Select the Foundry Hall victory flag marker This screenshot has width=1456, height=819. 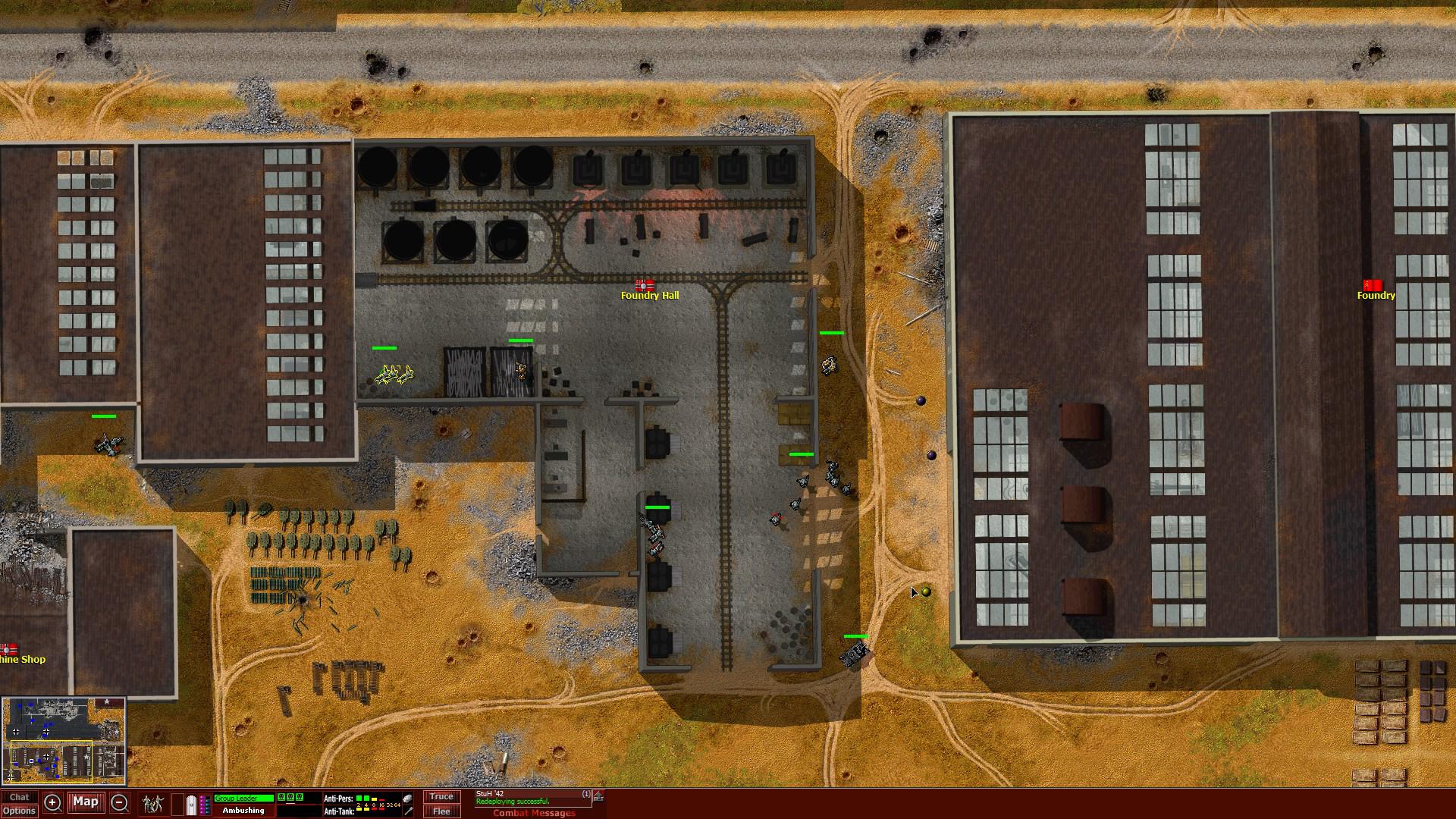tap(646, 287)
